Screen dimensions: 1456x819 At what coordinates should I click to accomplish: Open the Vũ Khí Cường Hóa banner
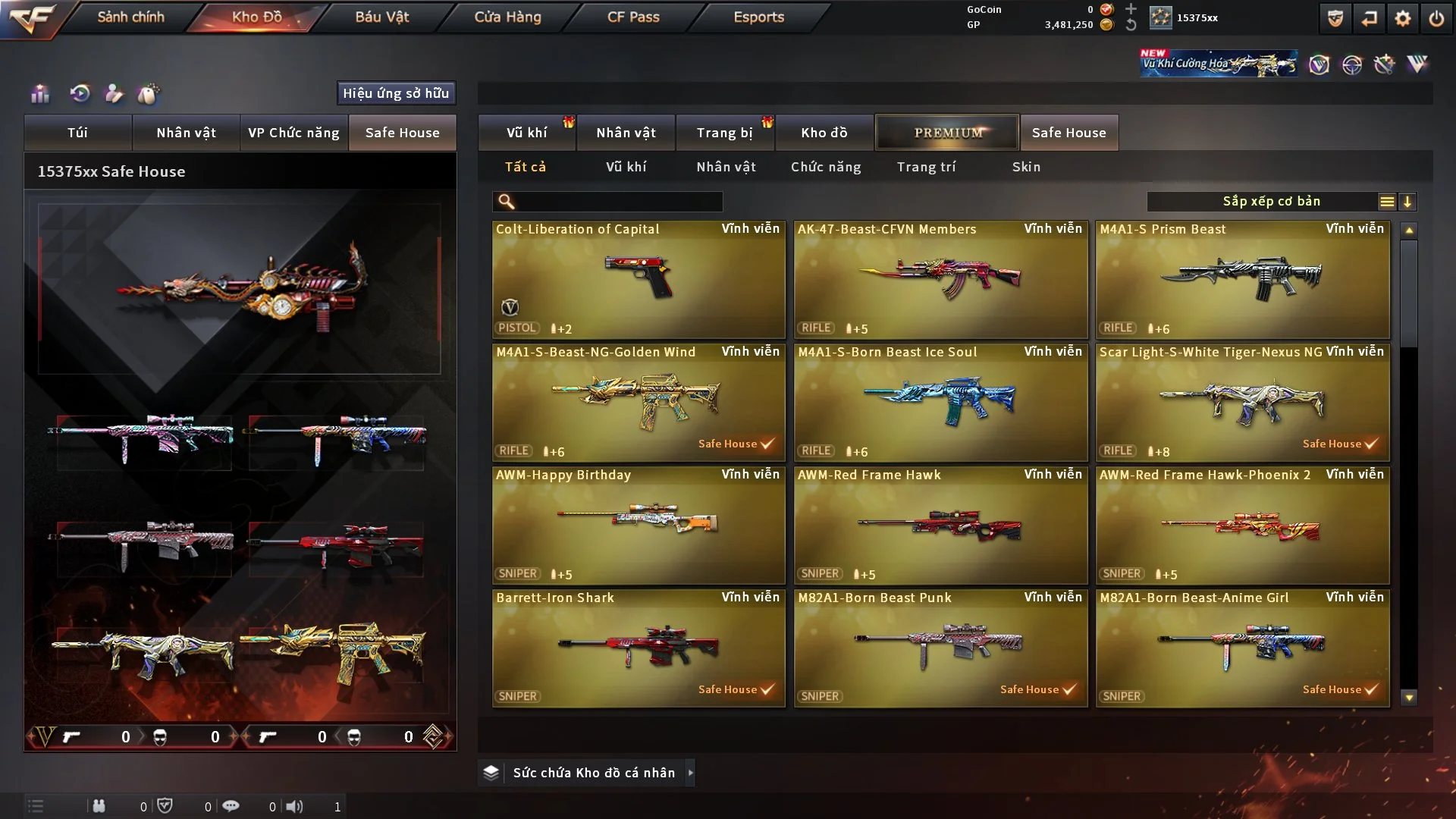click(x=1219, y=64)
